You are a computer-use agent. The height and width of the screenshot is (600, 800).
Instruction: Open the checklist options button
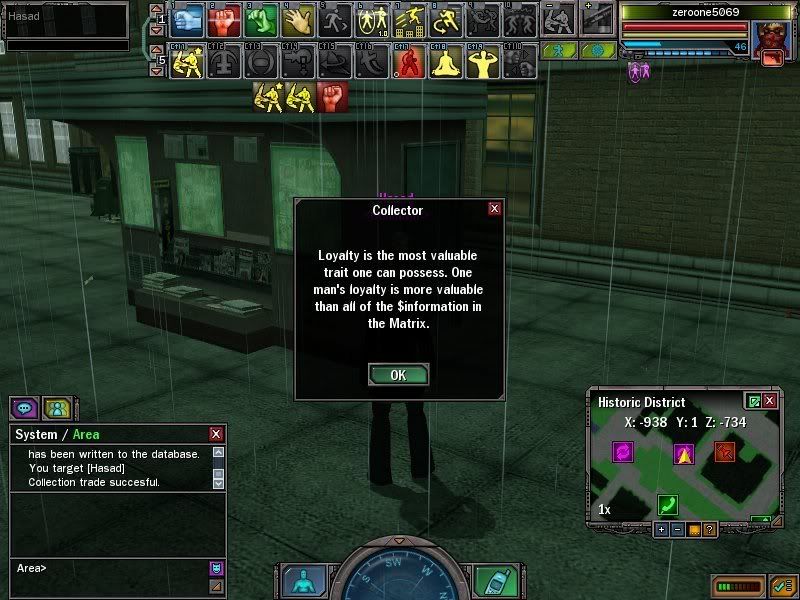783,584
